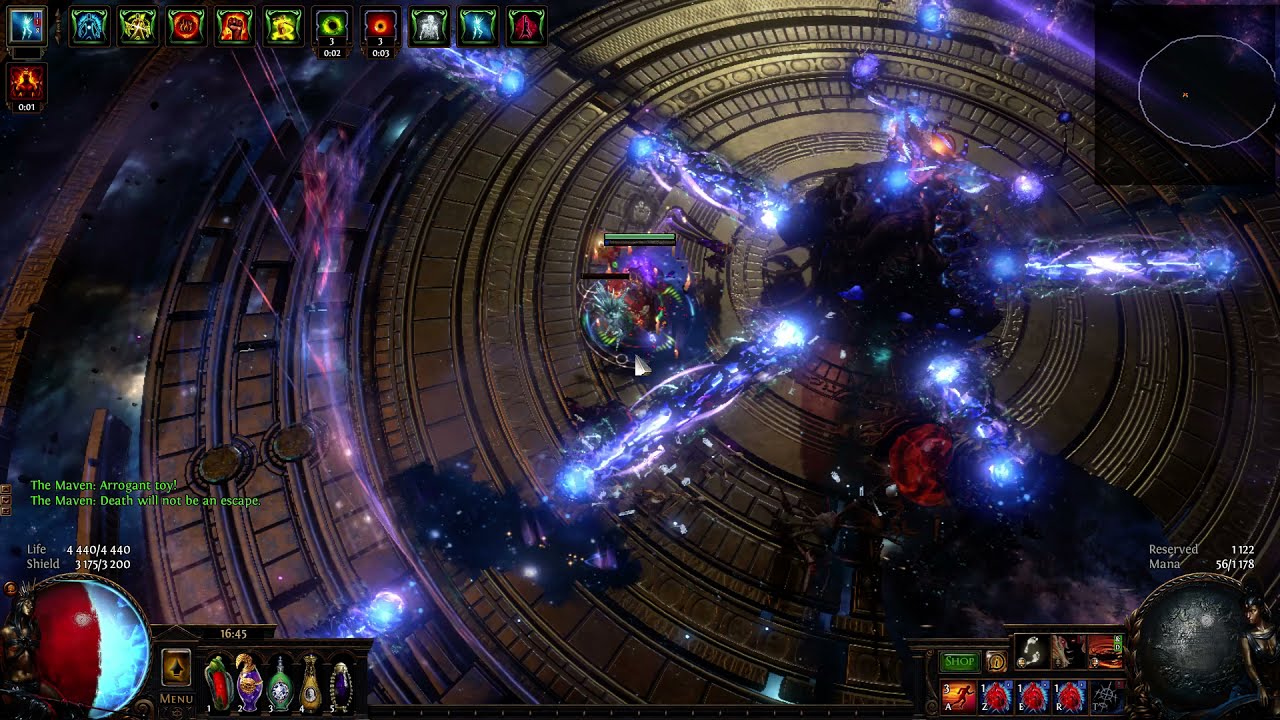Activate the running man skill
The width and height of the screenshot is (1280, 720).
click(x=959, y=695)
